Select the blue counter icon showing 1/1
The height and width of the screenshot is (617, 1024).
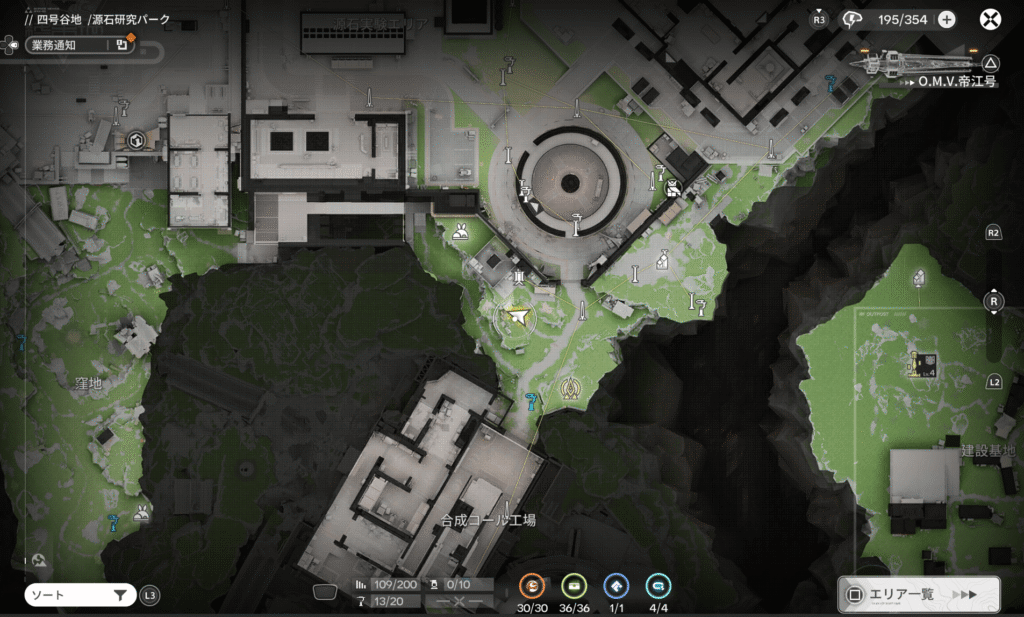pos(616,586)
